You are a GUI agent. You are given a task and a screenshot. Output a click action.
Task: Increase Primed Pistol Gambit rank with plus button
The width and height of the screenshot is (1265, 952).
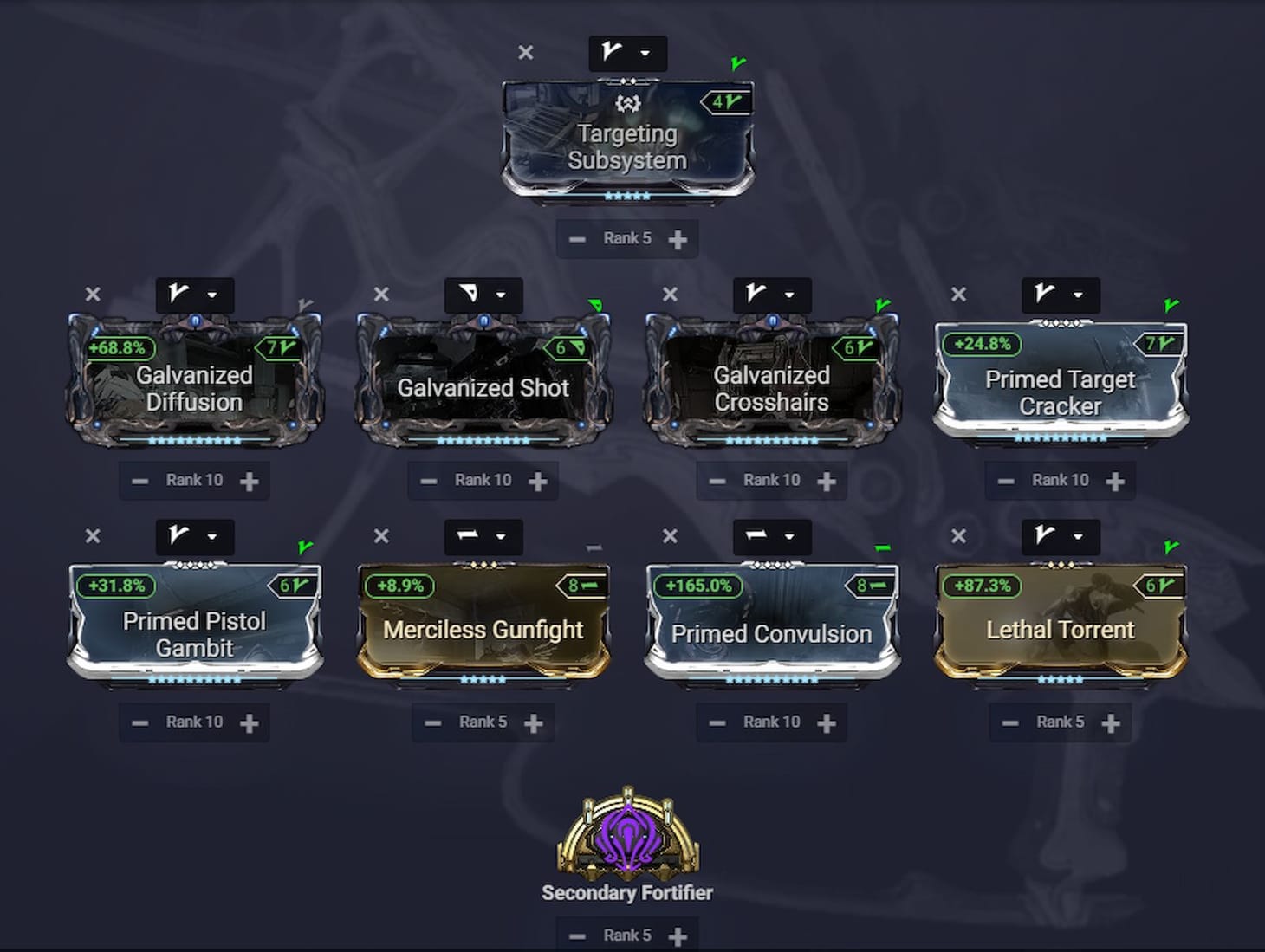pos(250,722)
